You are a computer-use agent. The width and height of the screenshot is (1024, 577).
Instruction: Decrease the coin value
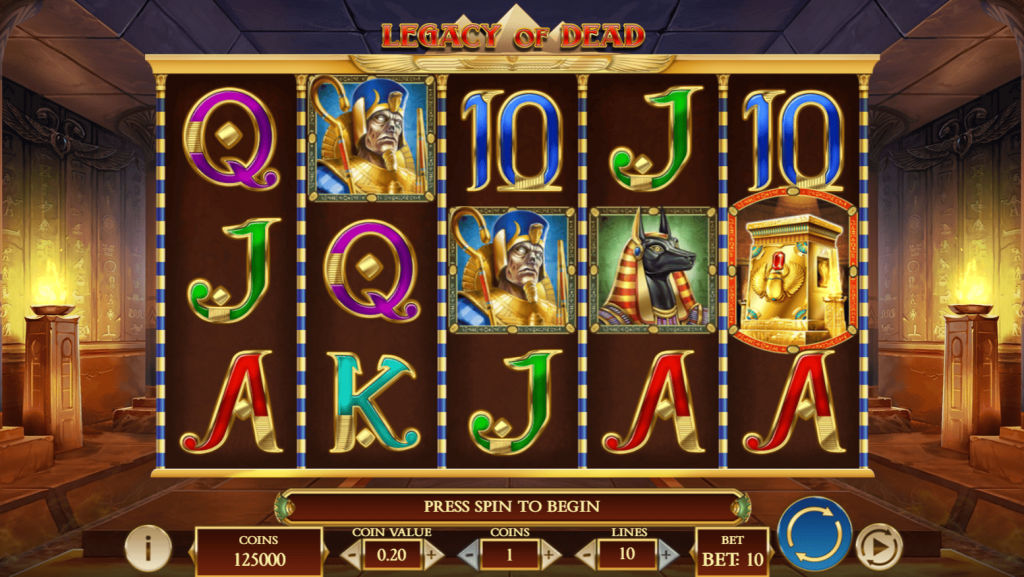(351, 553)
